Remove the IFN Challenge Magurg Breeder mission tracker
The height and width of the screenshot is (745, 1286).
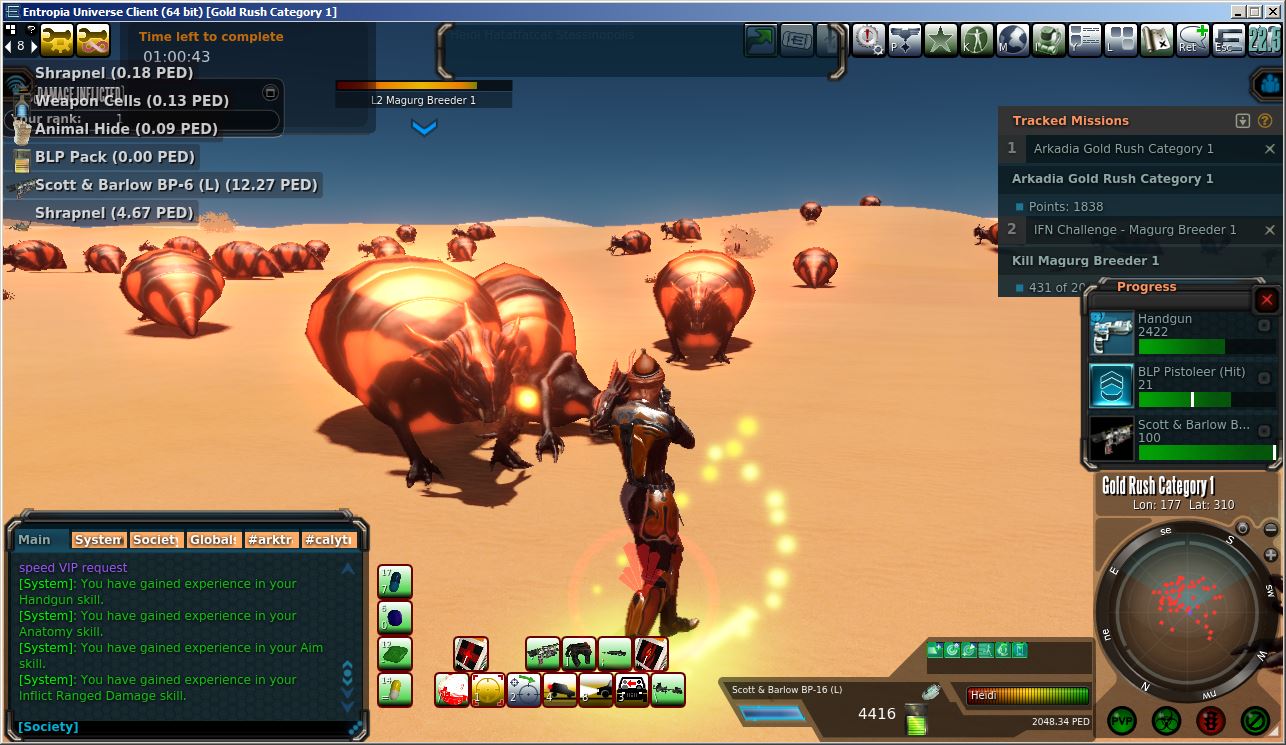tap(1270, 230)
